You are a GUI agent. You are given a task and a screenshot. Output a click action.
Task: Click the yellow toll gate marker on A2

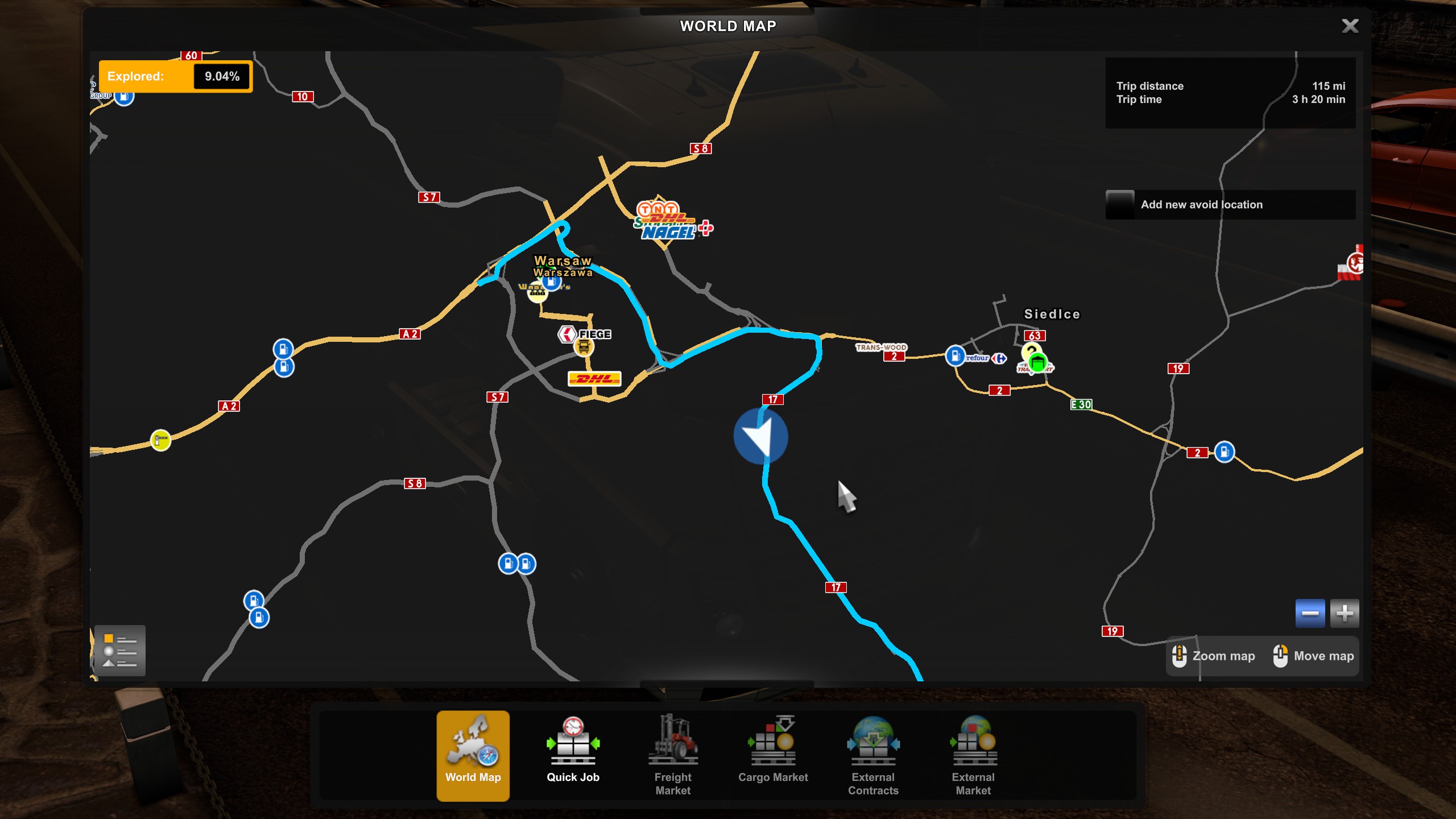pyautogui.click(x=160, y=440)
